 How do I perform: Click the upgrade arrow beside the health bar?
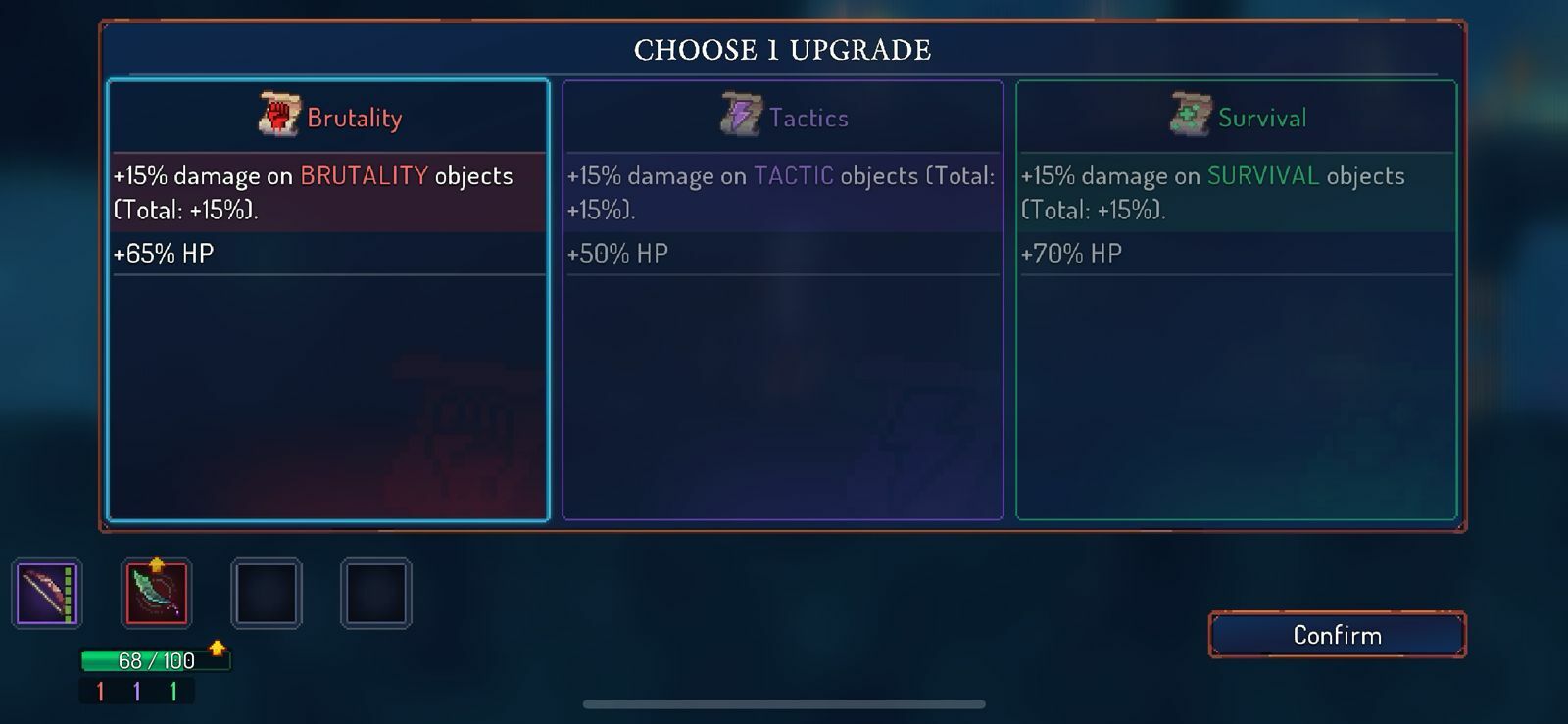216,648
